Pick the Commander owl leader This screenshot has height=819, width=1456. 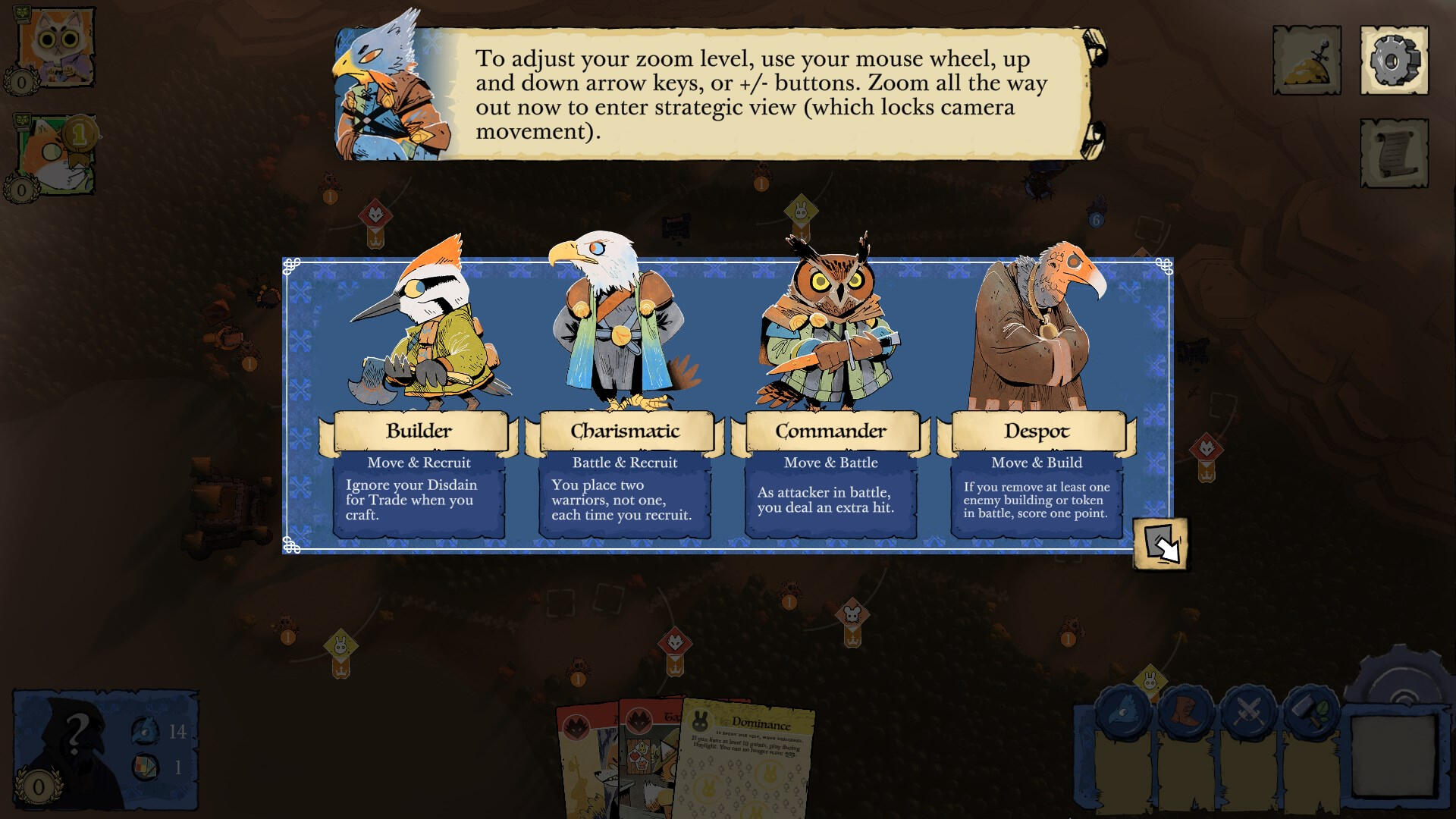coord(830,394)
